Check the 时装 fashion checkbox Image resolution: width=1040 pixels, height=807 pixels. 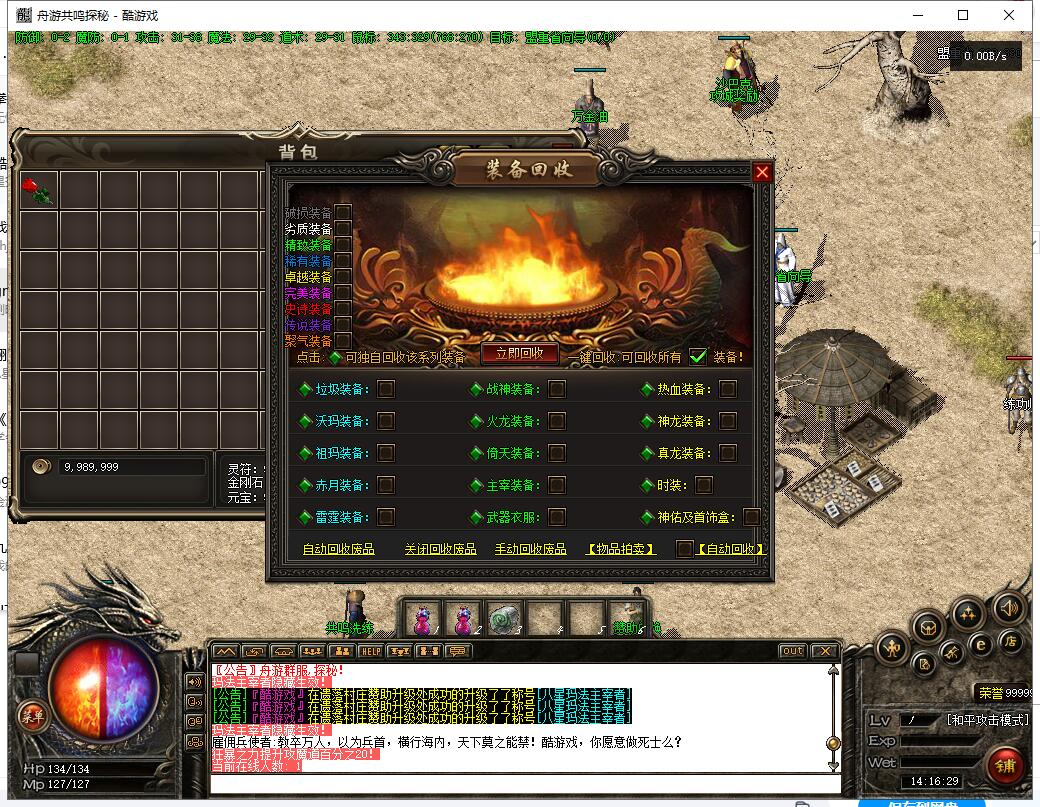tap(704, 485)
